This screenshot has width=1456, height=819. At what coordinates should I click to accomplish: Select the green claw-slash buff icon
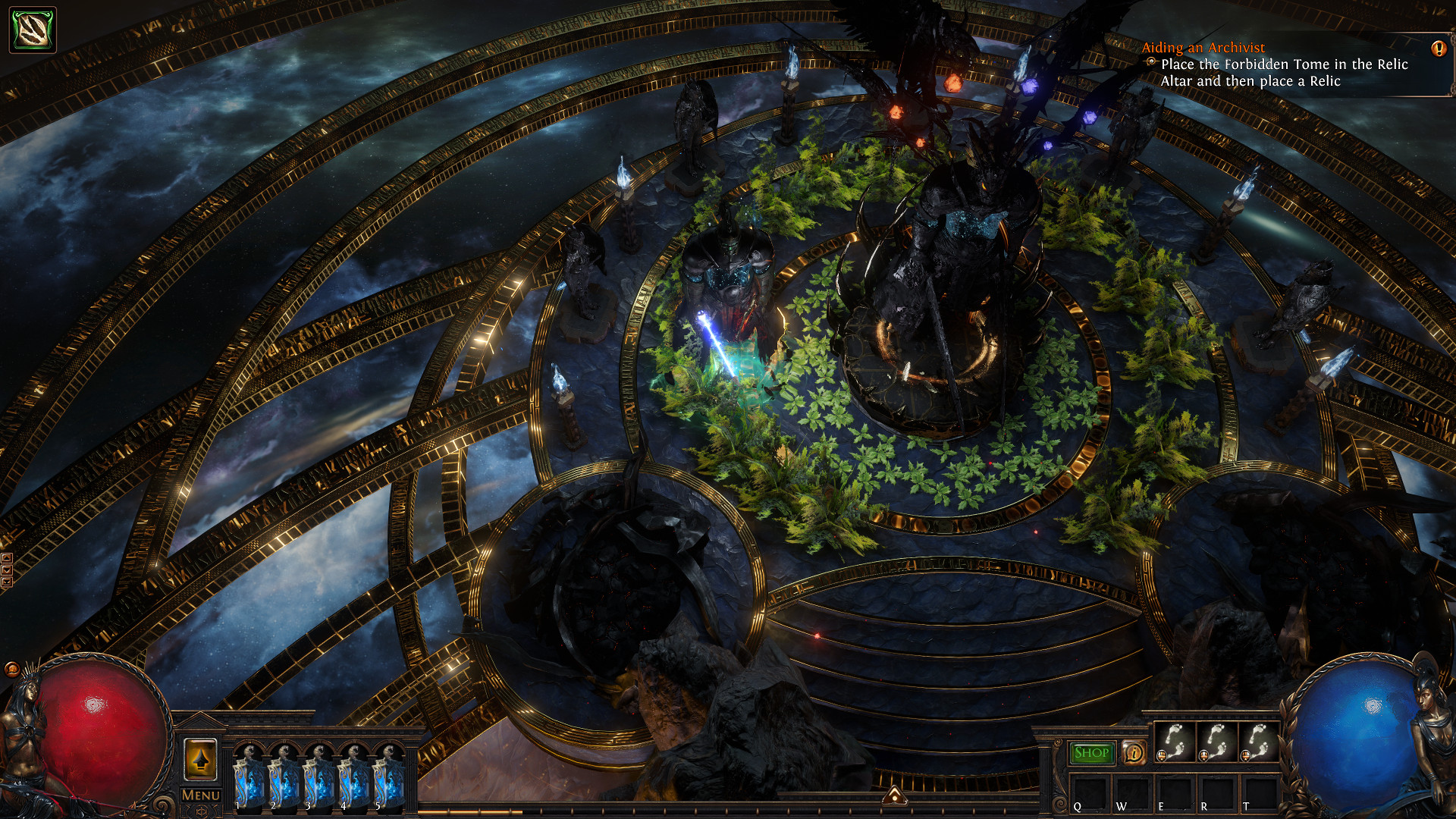(x=33, y=30)
